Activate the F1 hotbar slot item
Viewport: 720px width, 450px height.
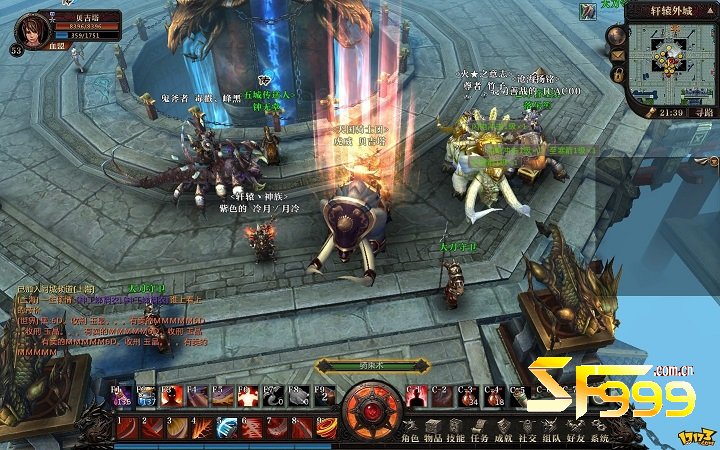point(121,396)
